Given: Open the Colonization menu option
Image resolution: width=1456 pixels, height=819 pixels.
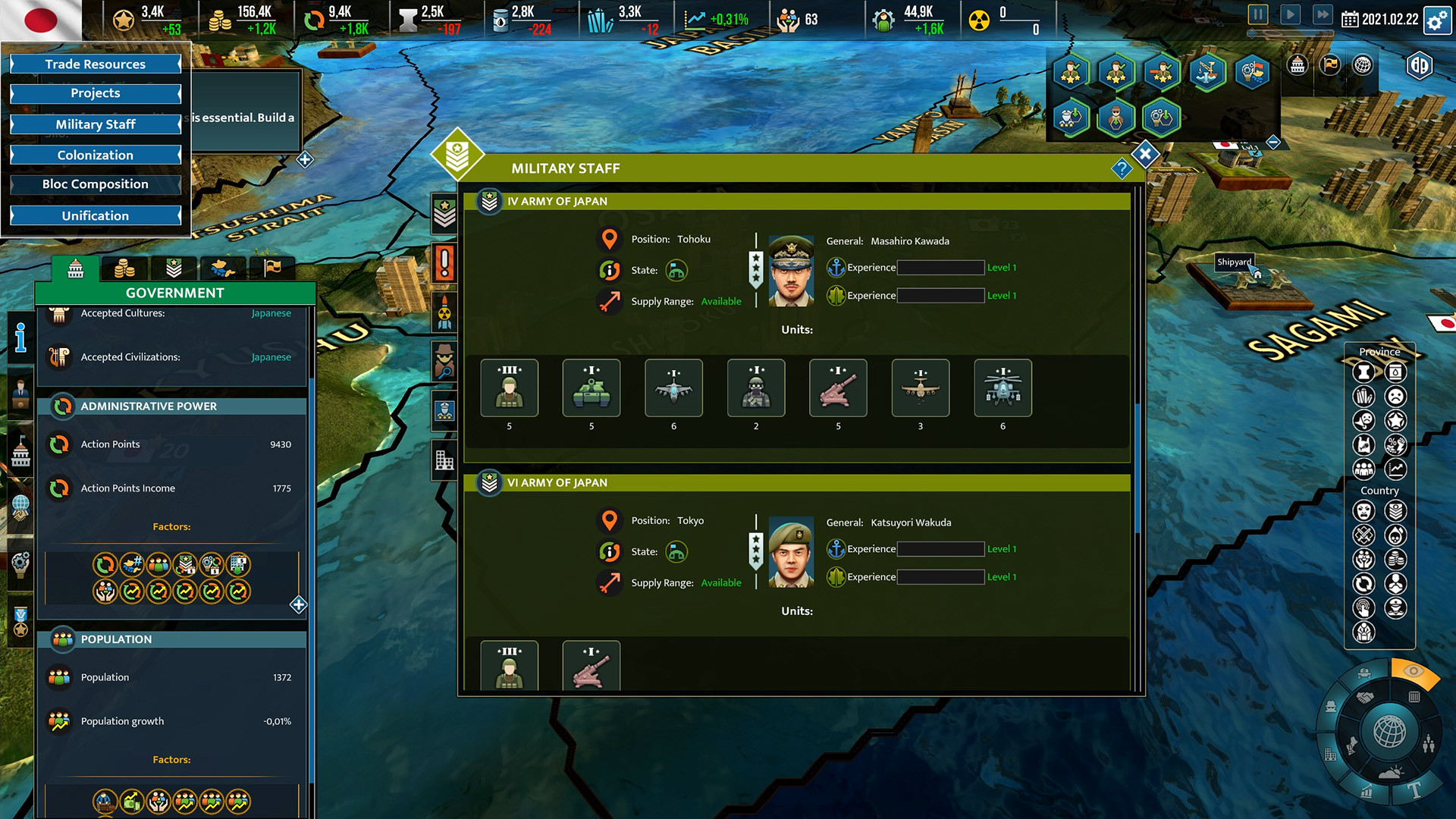Looking at the screenshot, I should point(96,155).
